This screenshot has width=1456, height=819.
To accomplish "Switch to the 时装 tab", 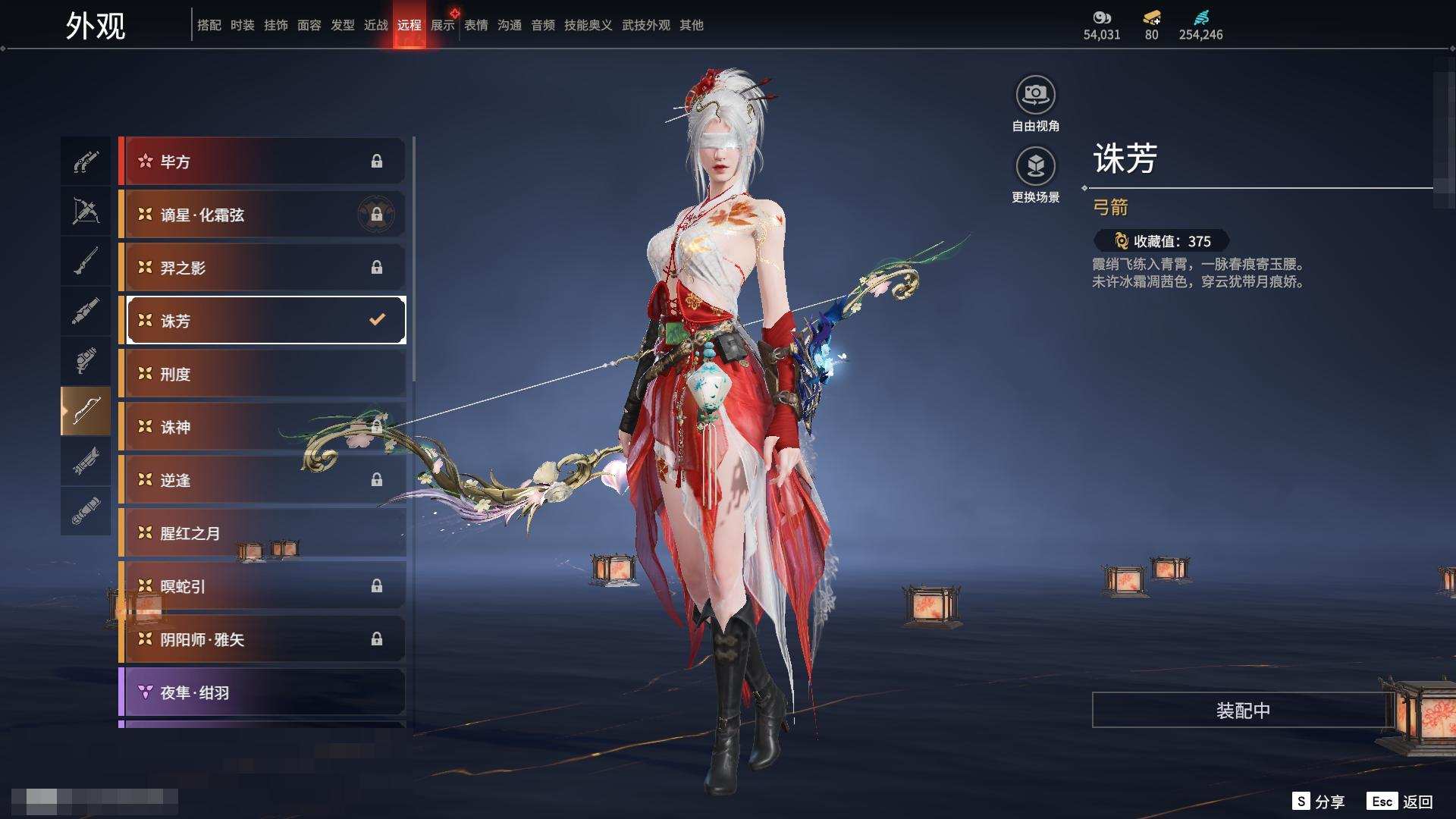I will (242, 25).
